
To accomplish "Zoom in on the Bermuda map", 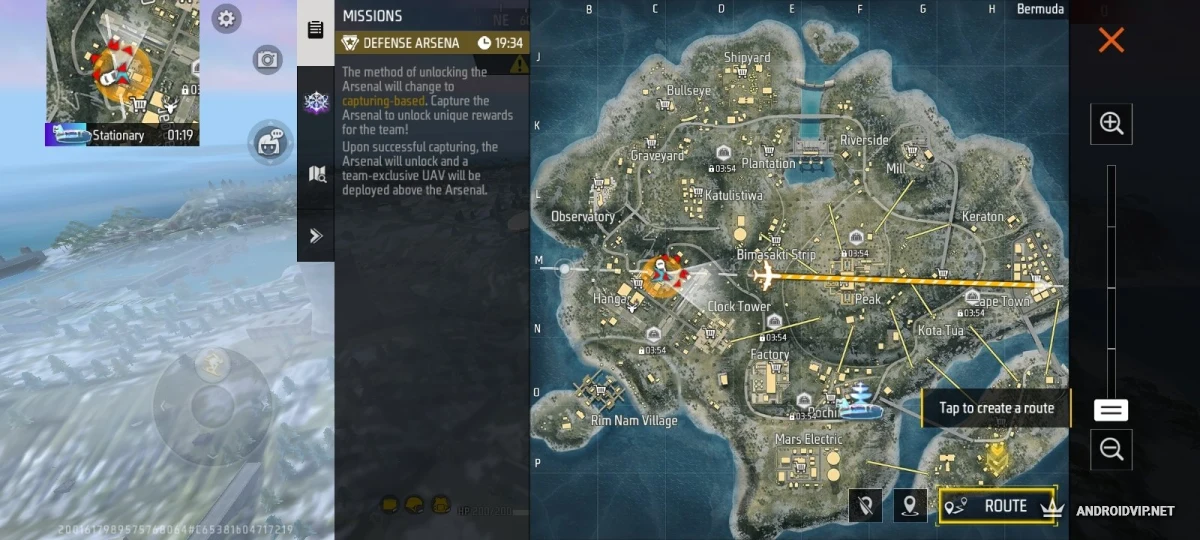I will [1111, 123].
